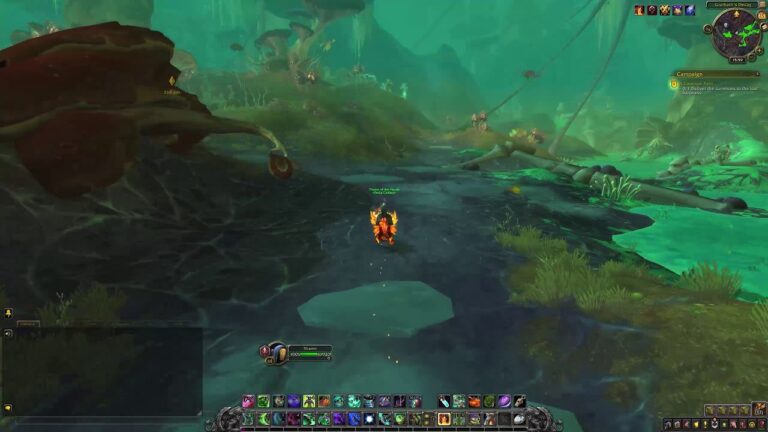Image resolution: width=768 pixels, height=432 pixels.
Task: Open the chat speech bubble button
Action: click(7, 313)
